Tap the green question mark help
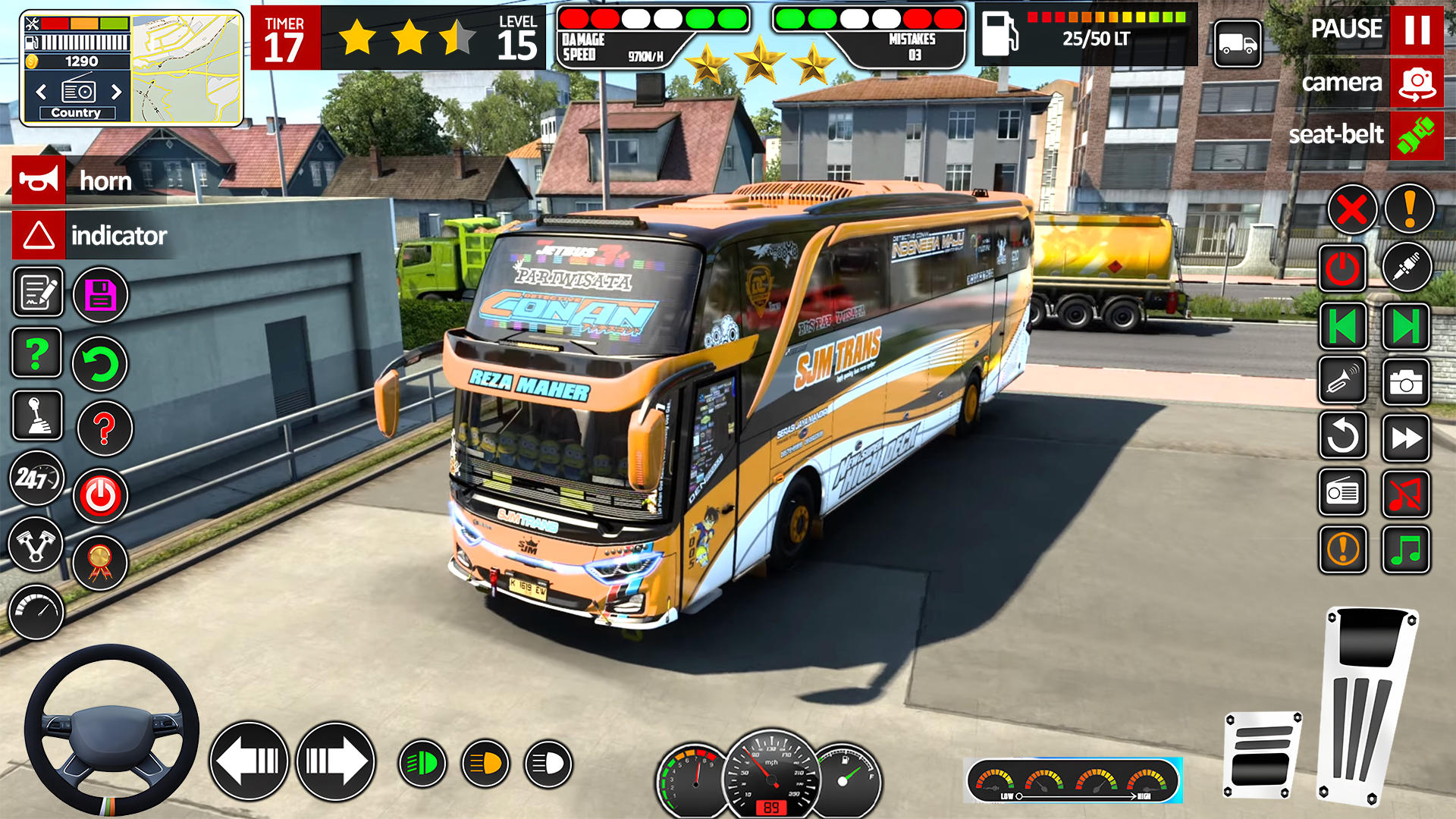 pos(37,353)
